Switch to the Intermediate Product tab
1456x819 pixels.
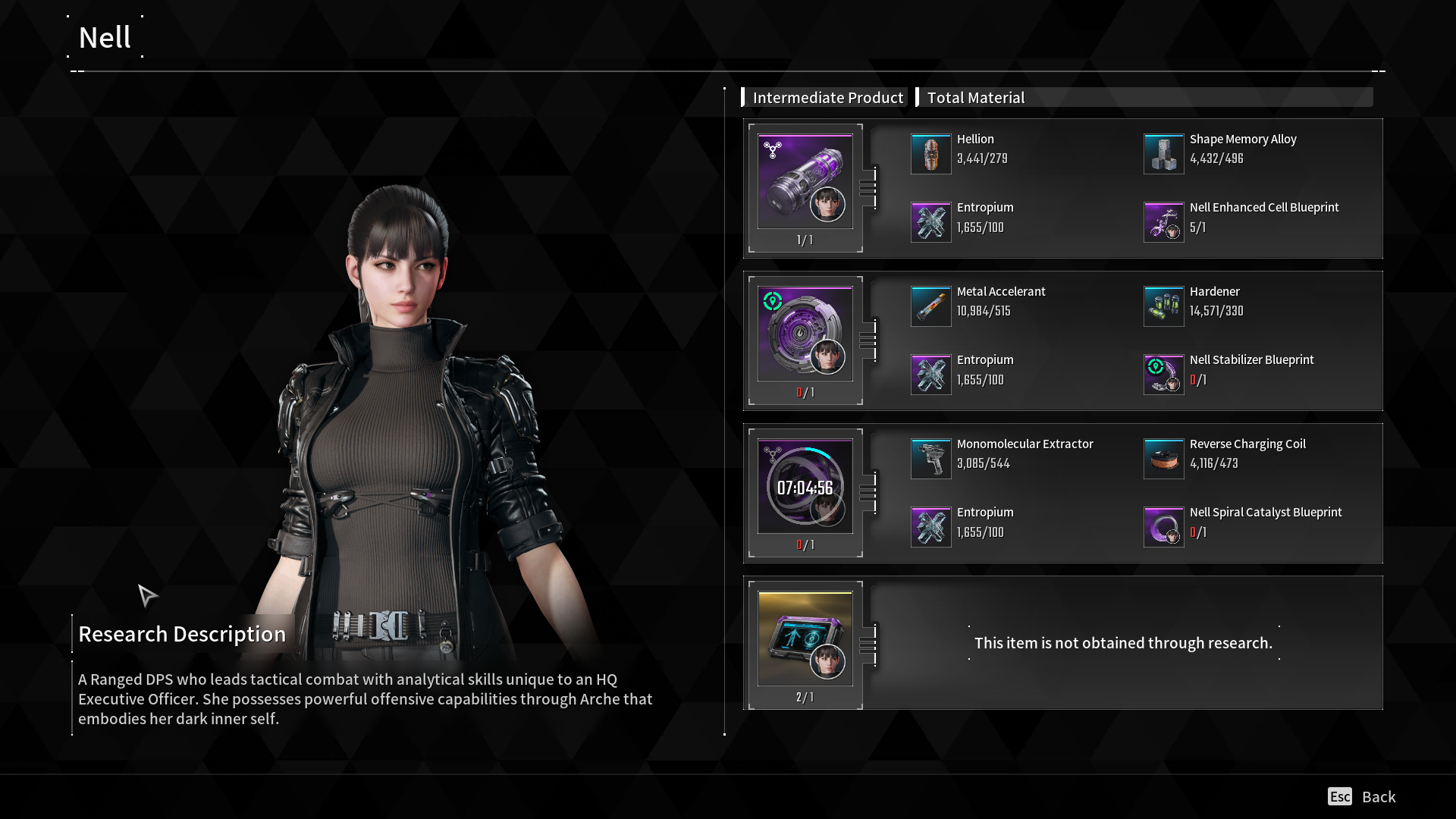coord(827,98)
